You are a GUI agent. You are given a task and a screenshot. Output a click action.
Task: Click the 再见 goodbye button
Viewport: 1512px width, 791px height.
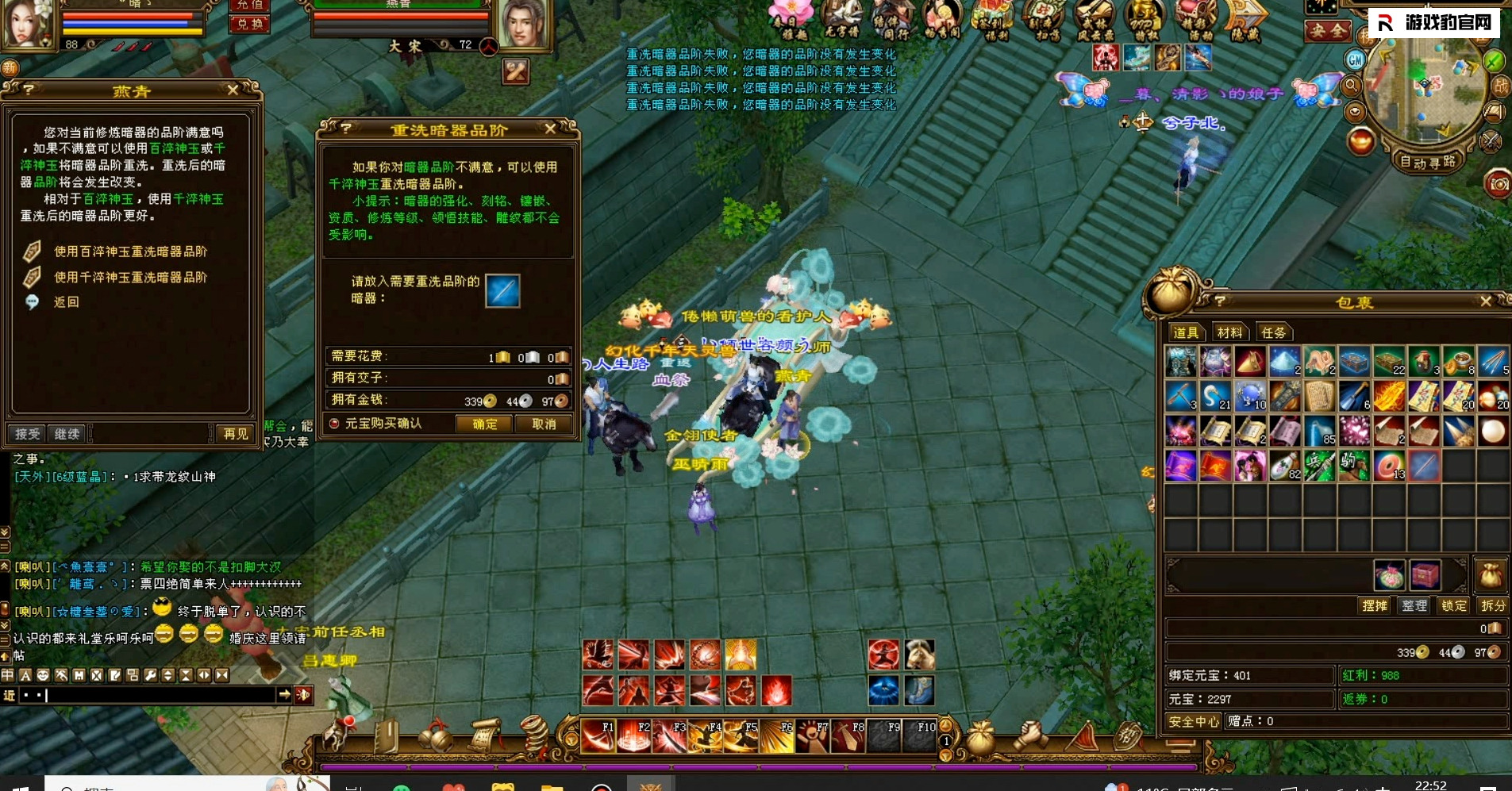pyautogui.click(x=236, y=434)
